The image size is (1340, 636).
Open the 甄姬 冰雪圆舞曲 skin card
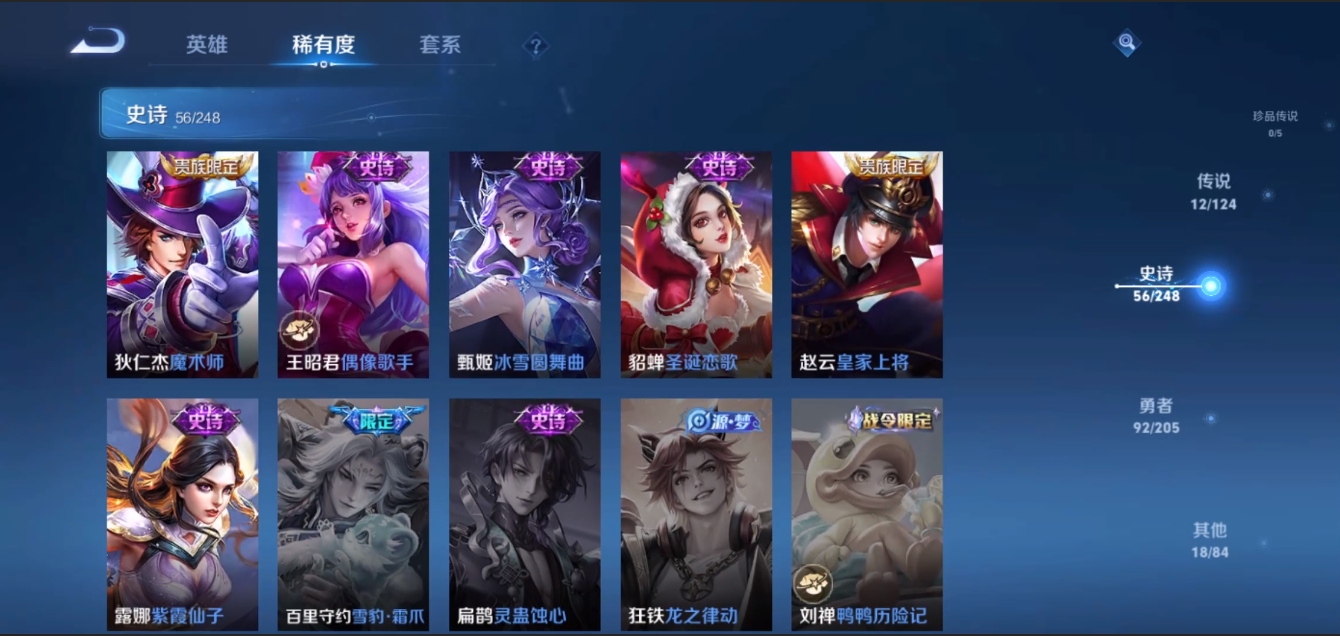click(525, 264)
